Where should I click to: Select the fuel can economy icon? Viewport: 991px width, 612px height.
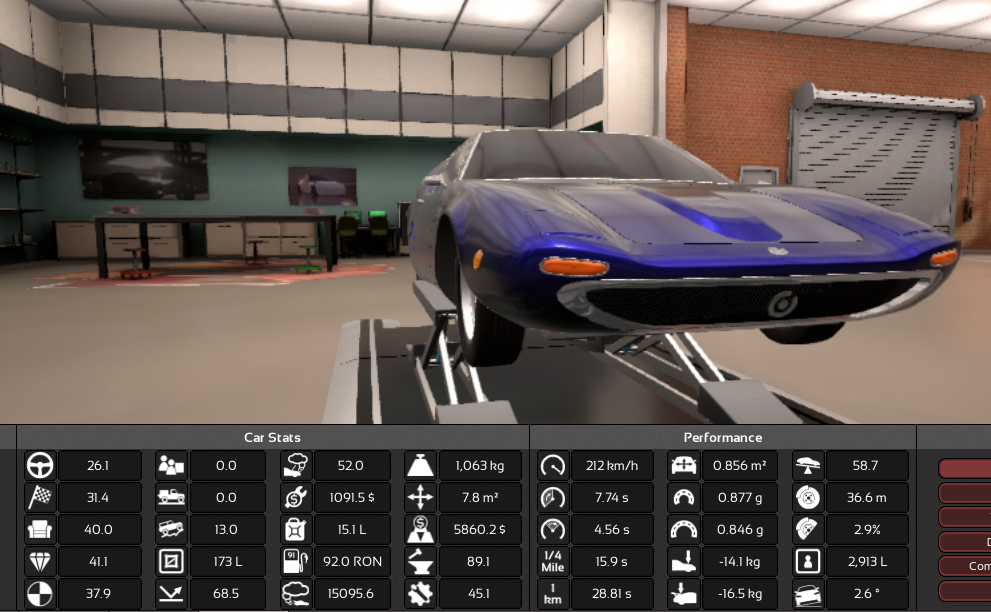click(296, 530)
